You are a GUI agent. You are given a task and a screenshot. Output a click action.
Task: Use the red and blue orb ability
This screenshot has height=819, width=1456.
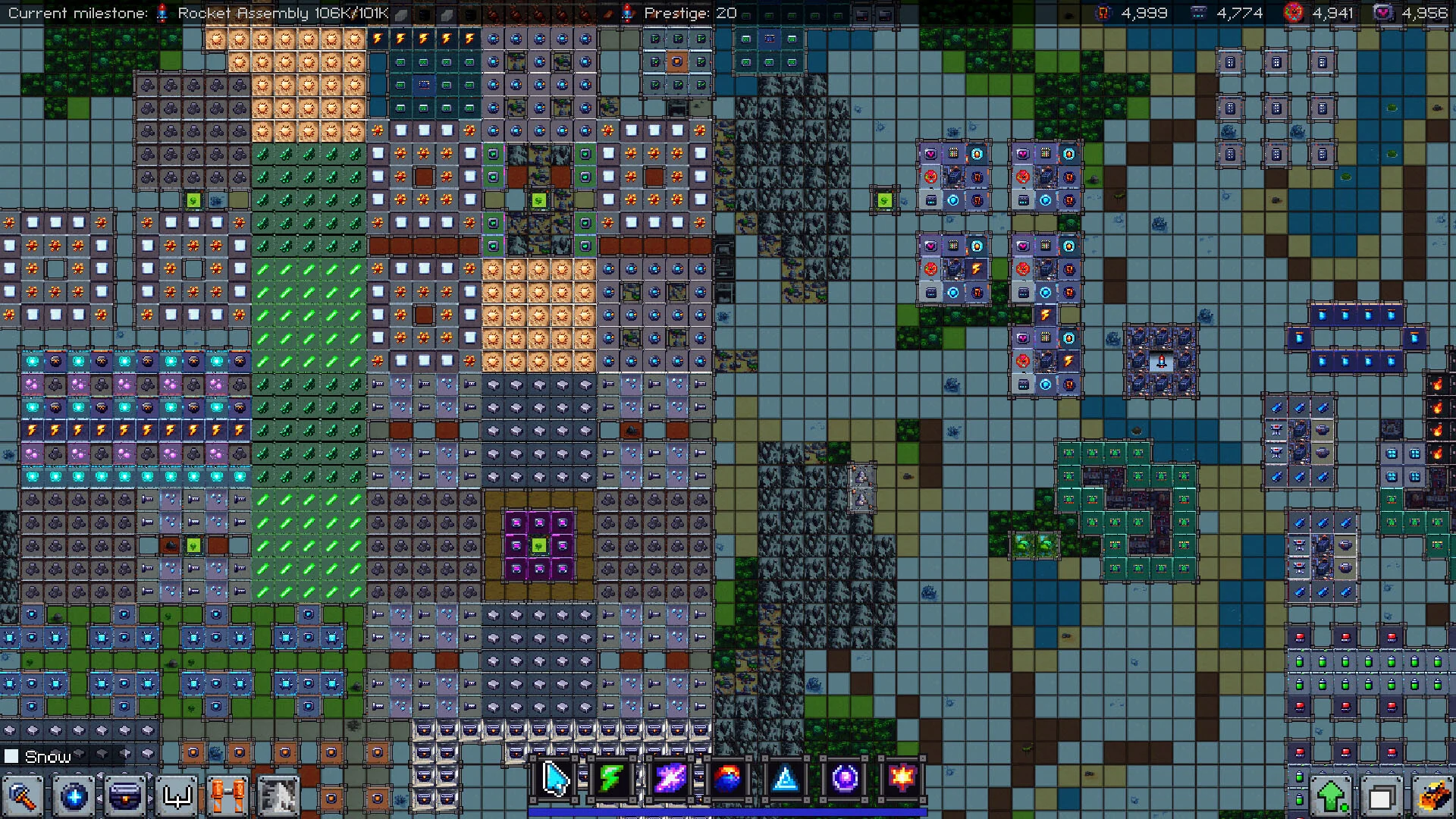point(727,779)
